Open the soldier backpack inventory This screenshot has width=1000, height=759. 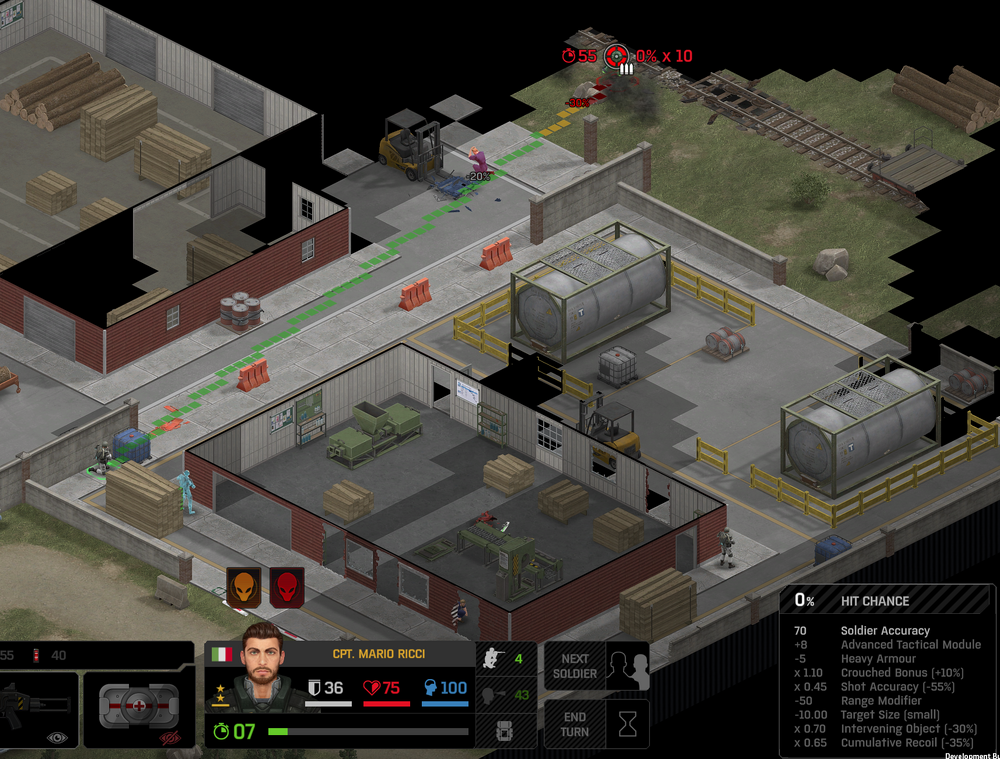point(506,730)
